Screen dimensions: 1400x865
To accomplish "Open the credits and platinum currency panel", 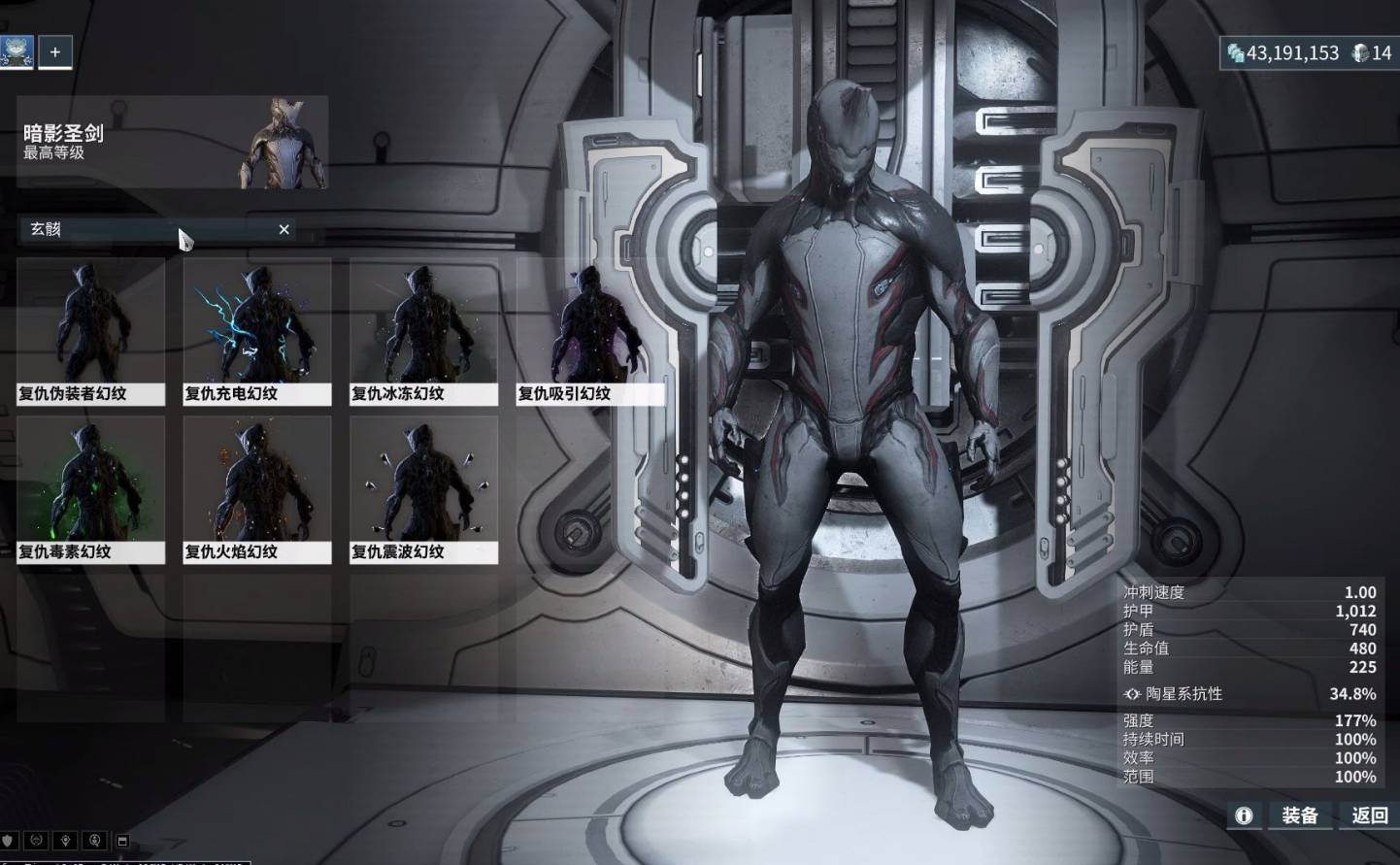I will [1308, 53].
